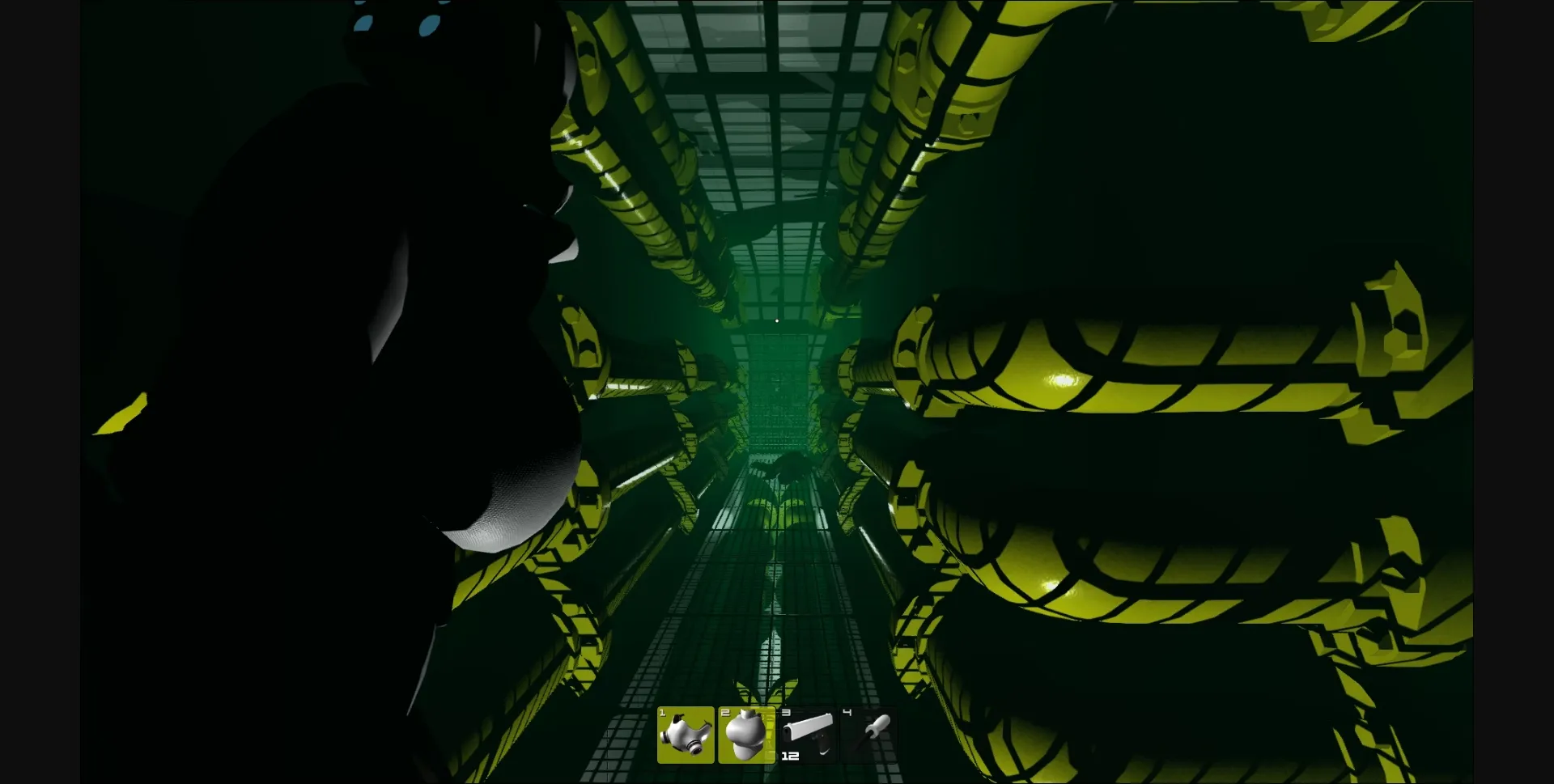The image size is (1554, 784).
Task: Click the center crosshair dot
Action: [777, 320]
